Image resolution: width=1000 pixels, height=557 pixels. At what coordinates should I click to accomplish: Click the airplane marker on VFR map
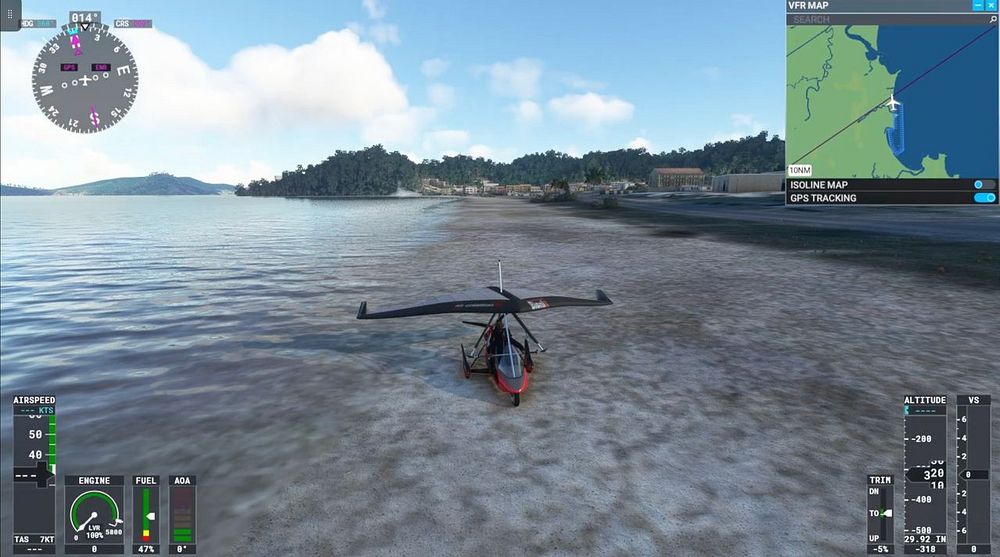pos(893,103)
